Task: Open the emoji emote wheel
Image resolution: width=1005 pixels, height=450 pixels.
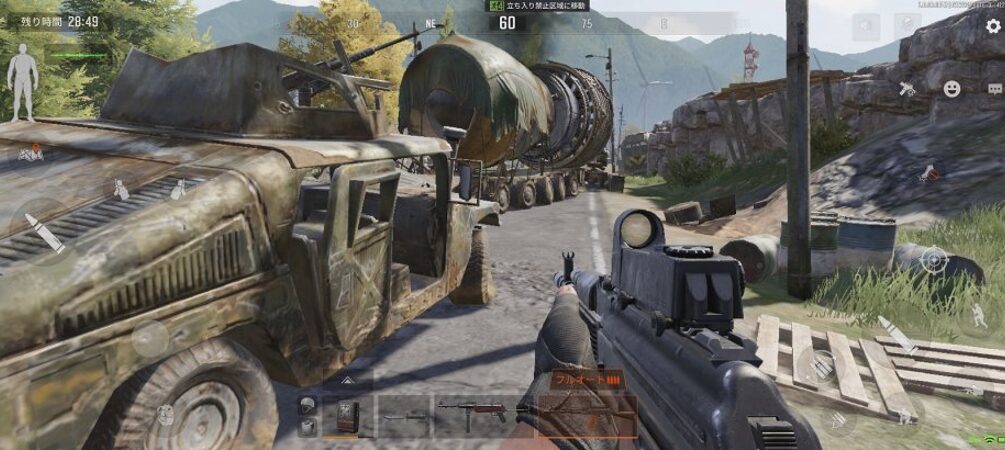Action: coord(952,88)
